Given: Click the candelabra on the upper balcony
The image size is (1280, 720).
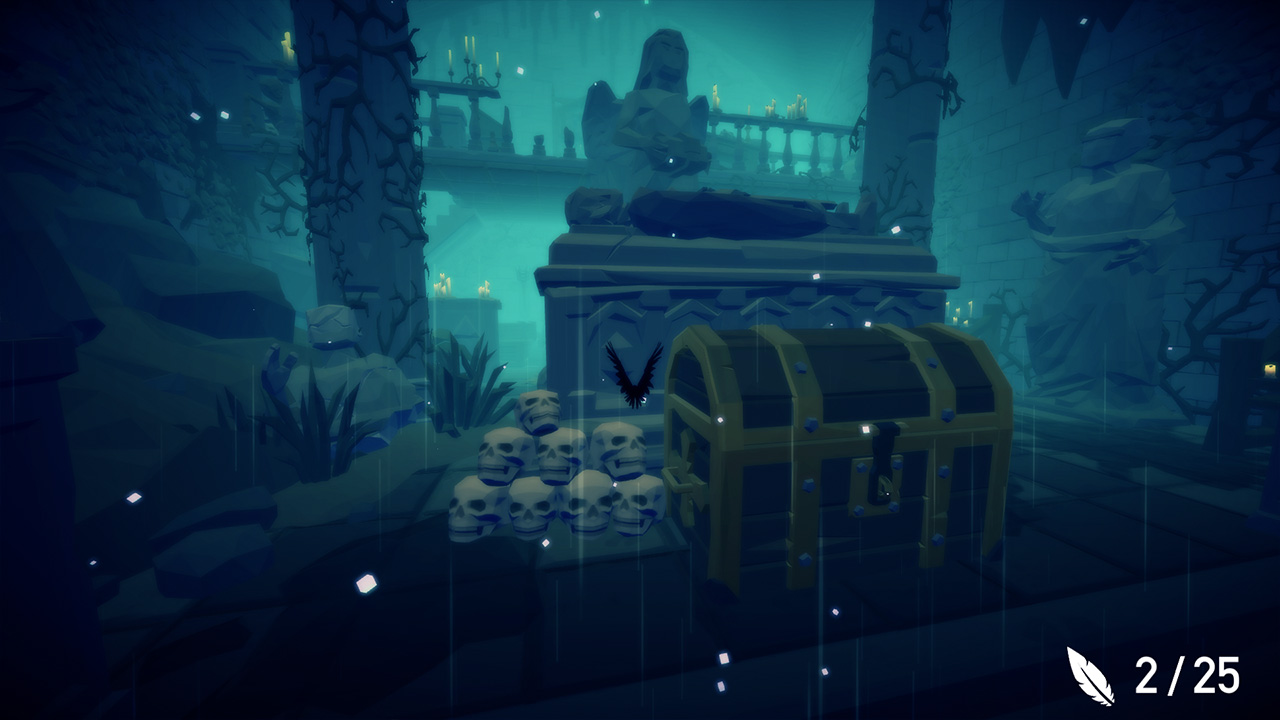Looking at the screenshot, I should [476, 70].
